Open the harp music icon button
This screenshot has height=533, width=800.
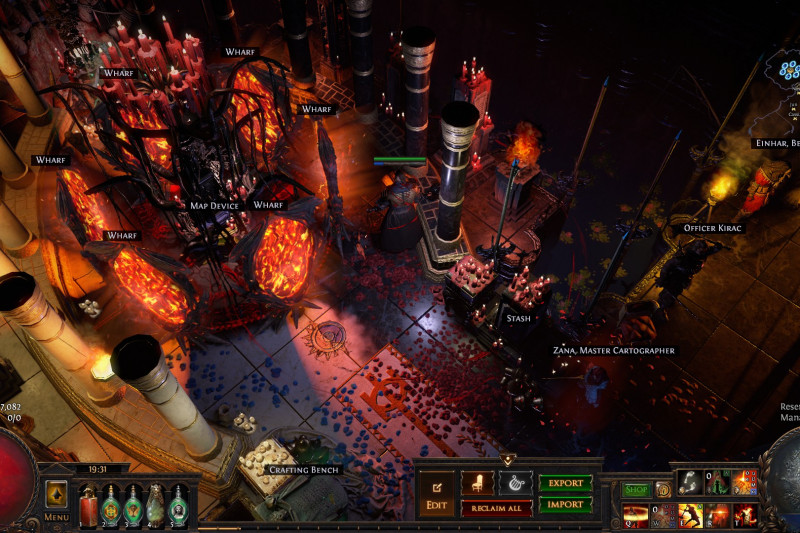[515, 483]
